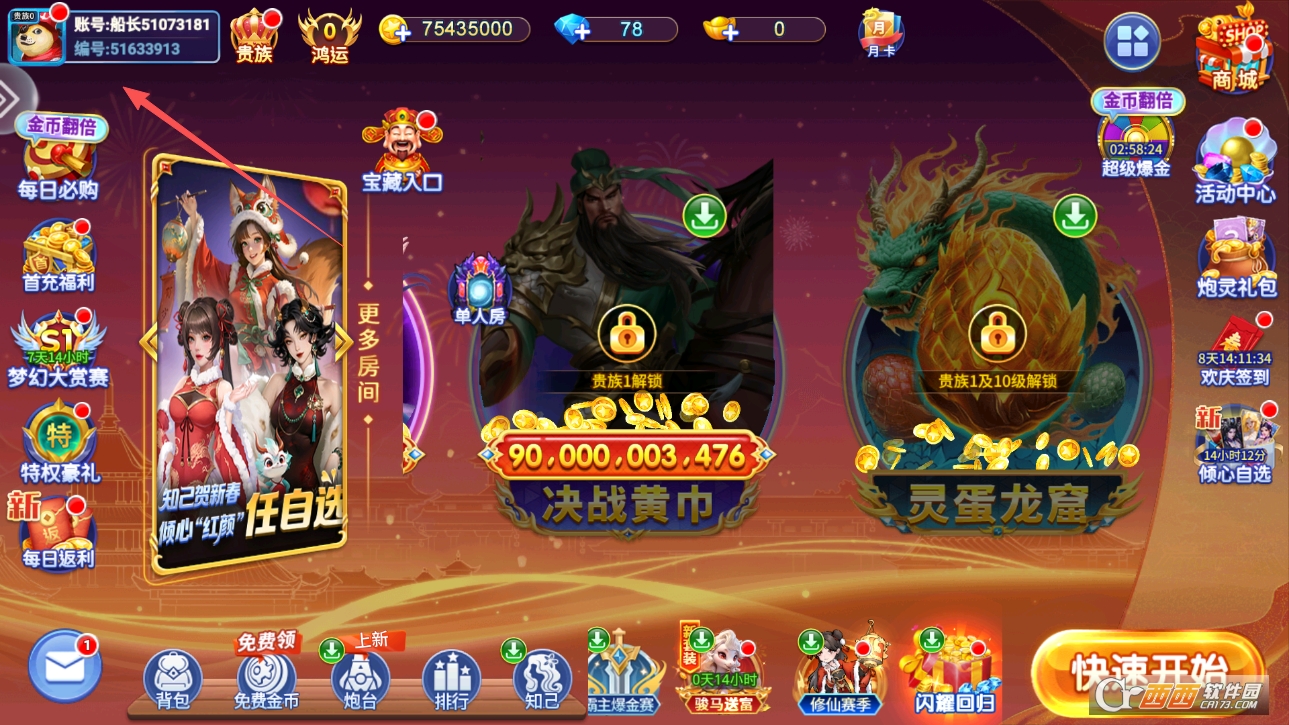
Task: Enter the 宝藏入口 treasure entrance
Action: pos(402,152)
